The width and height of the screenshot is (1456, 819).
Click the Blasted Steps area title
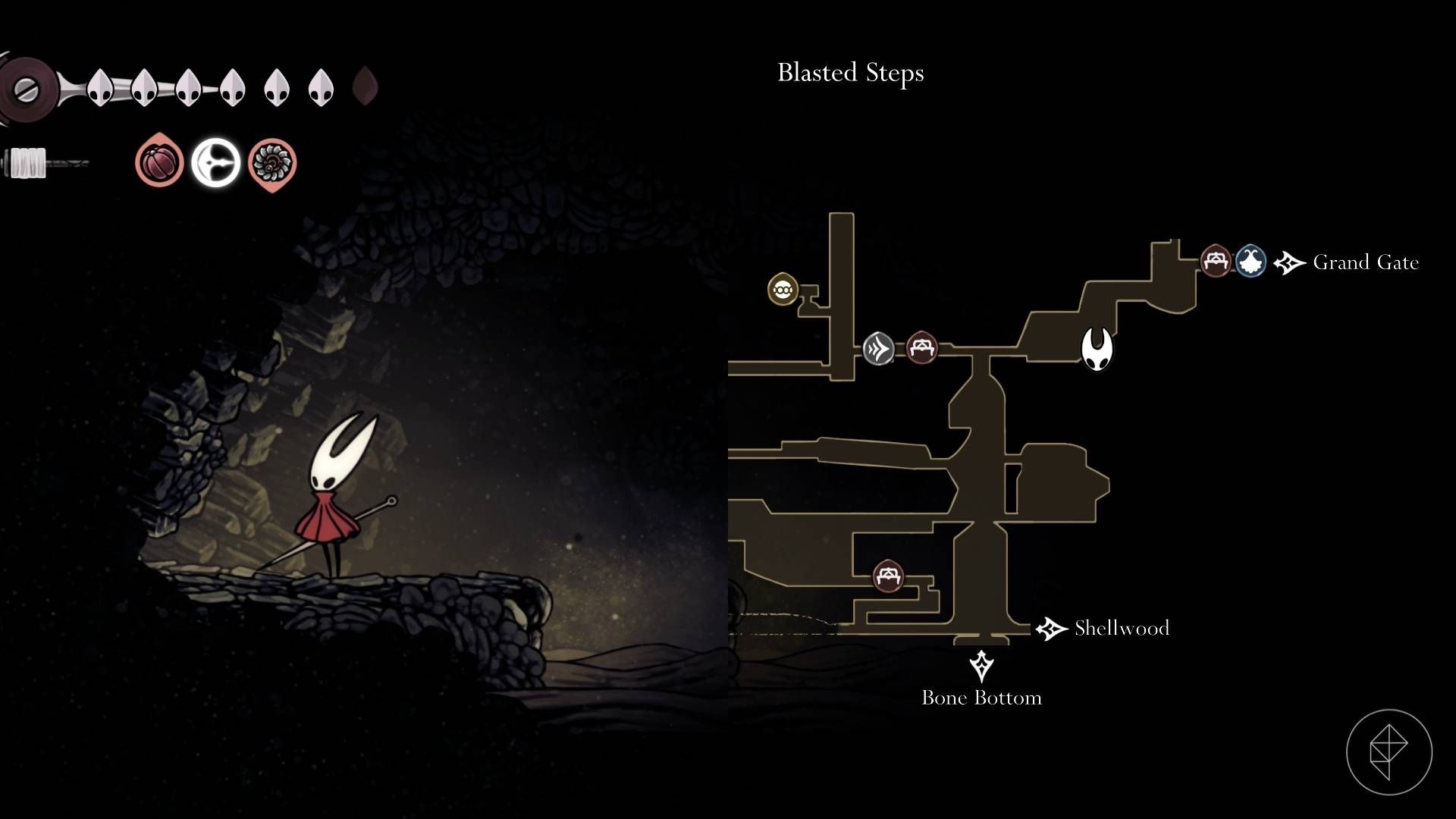850,73
